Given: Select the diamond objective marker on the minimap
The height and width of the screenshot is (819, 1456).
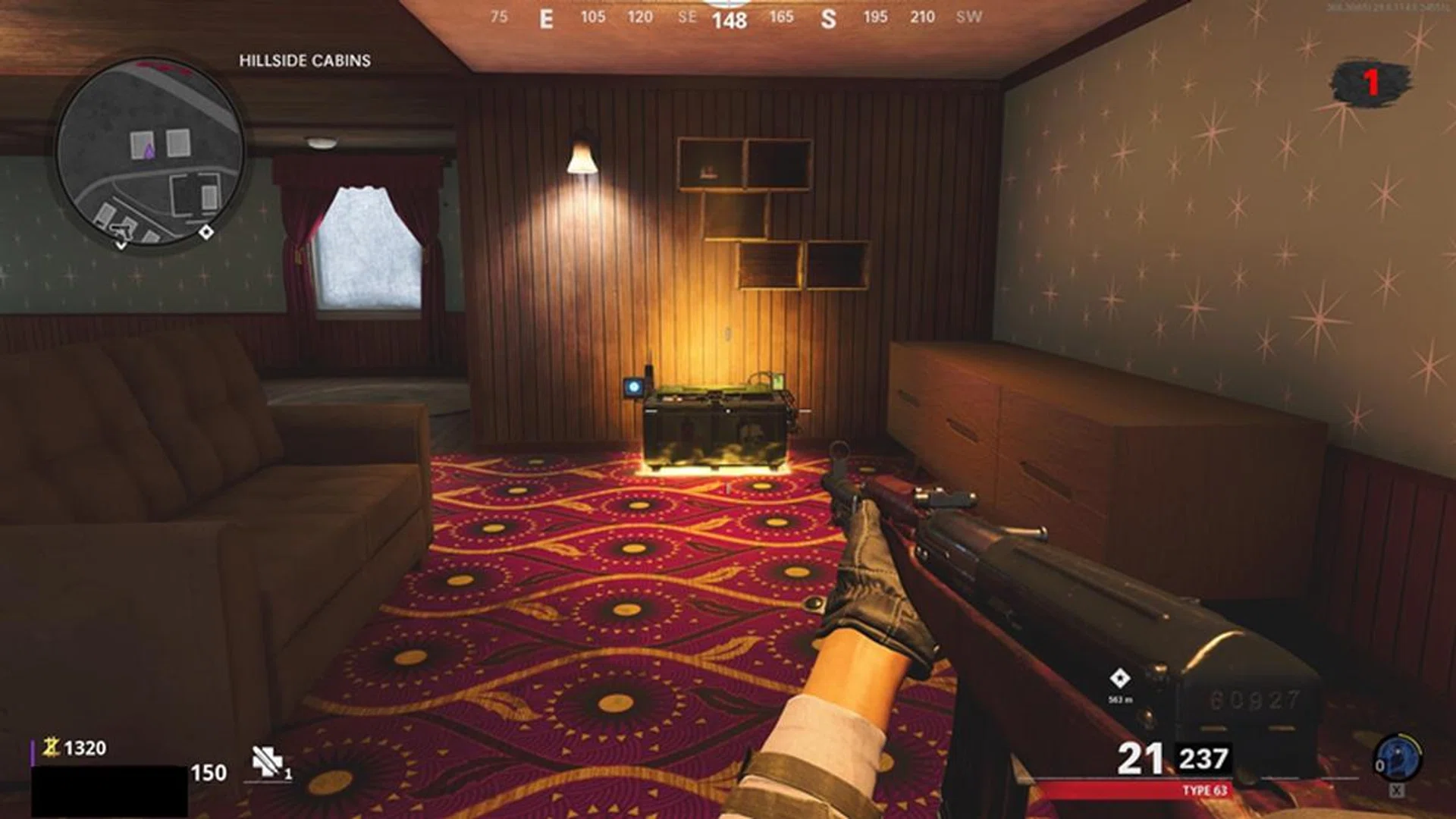Looking at the screenshot, I should coord(206,232).
